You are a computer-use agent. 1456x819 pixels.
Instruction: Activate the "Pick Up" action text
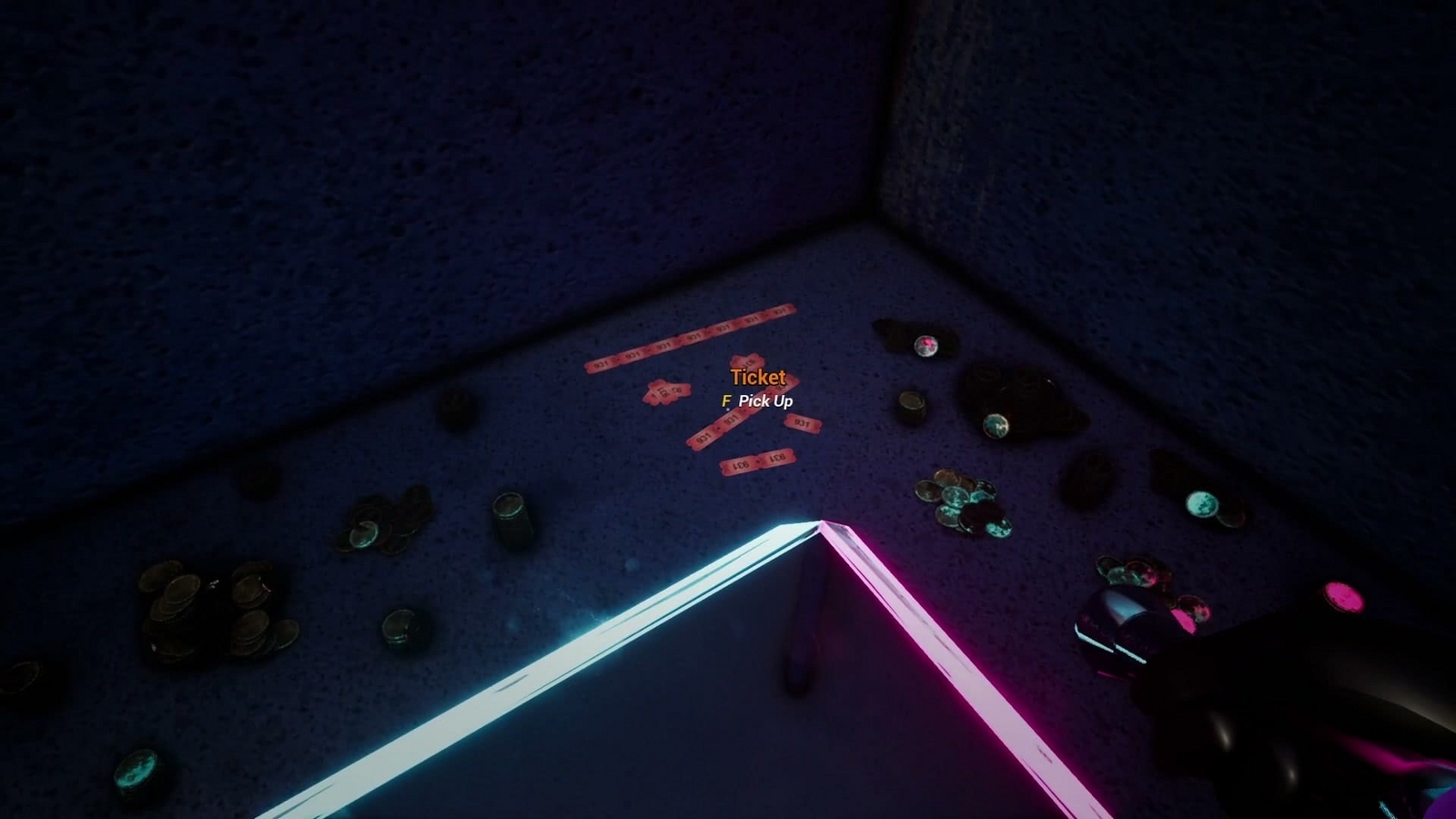[x=765, y=399]
